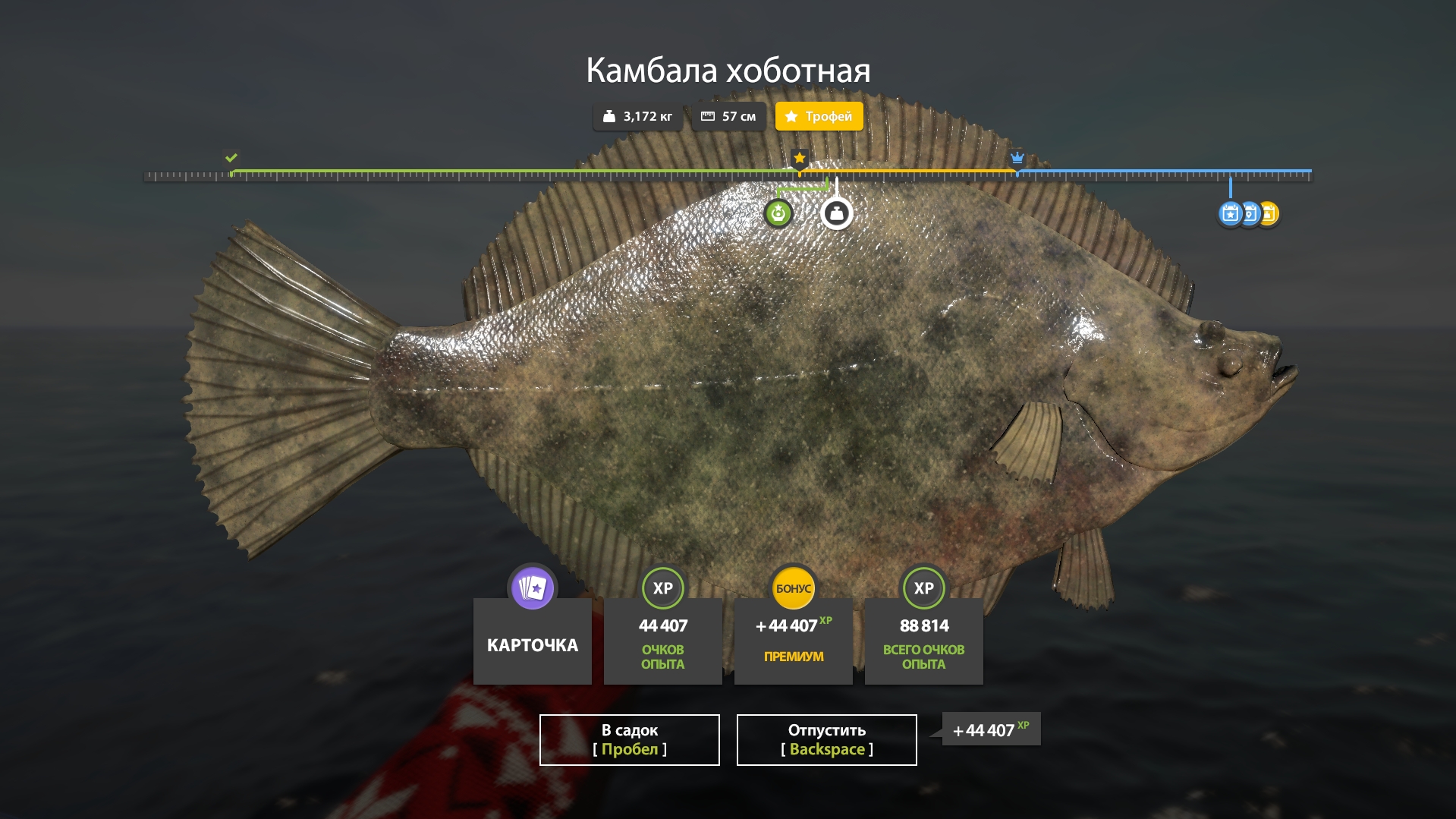Select the green medal marker on the weight scale
The height and width of the screenshot is (819, 1456).
click(778, 214)
